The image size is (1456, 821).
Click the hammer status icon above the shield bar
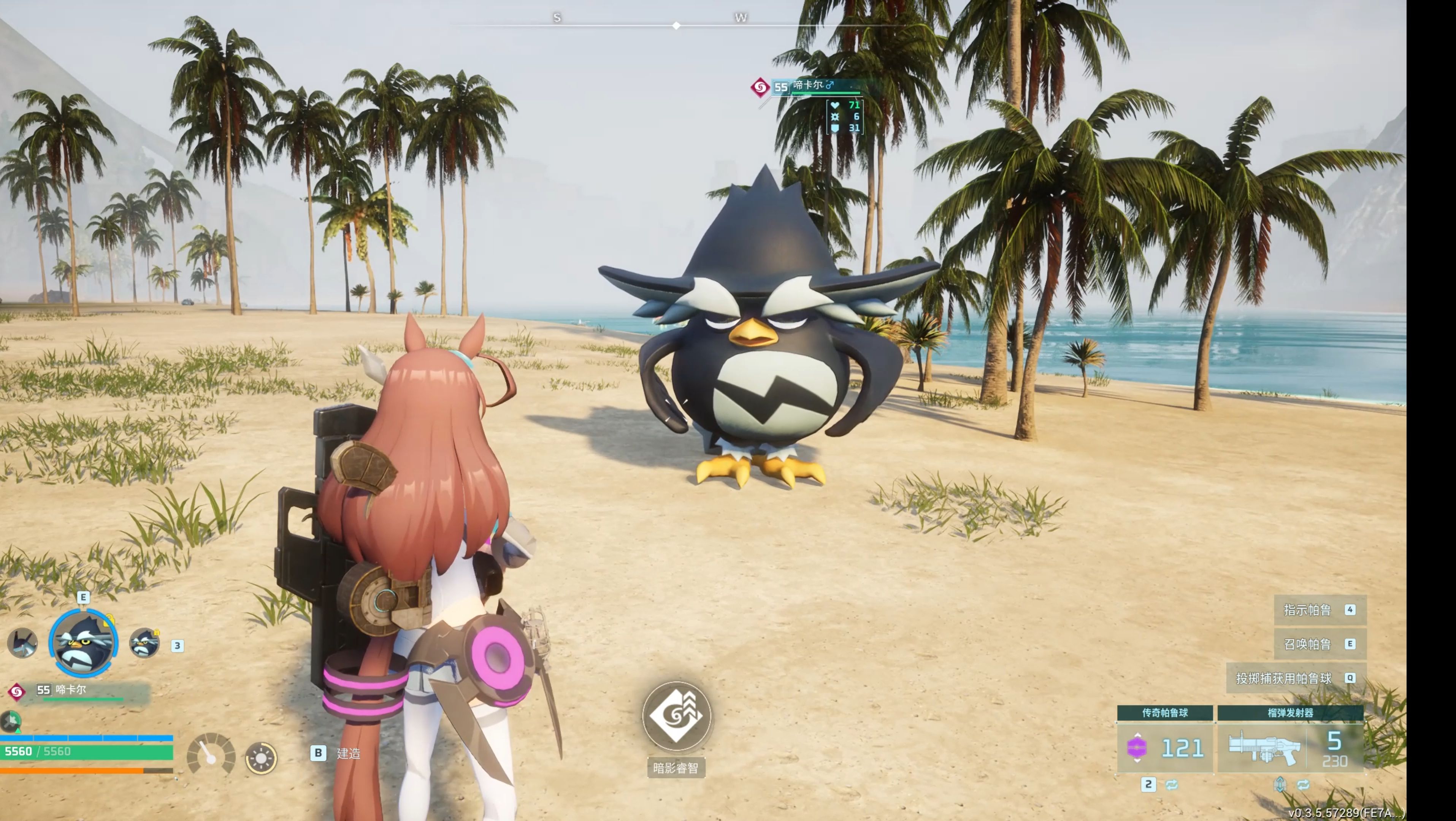(10, 720)
